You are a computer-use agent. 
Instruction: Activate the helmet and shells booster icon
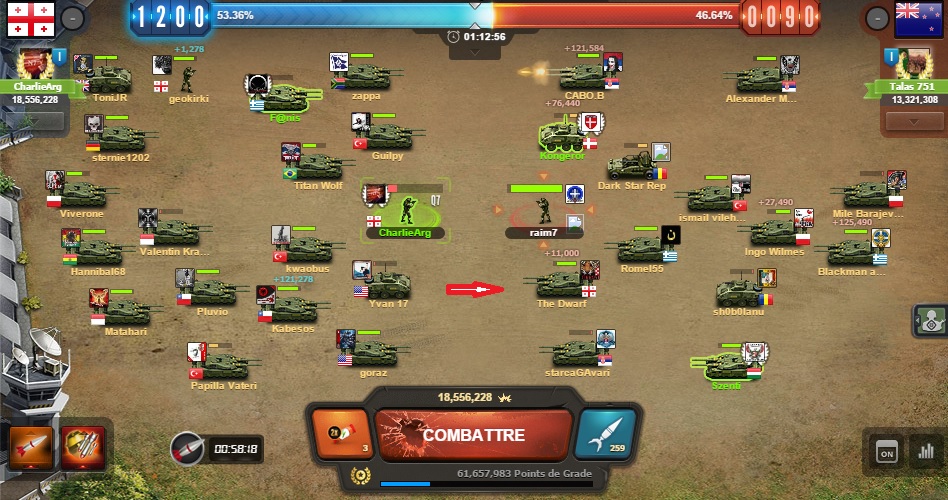coord(81,448)
